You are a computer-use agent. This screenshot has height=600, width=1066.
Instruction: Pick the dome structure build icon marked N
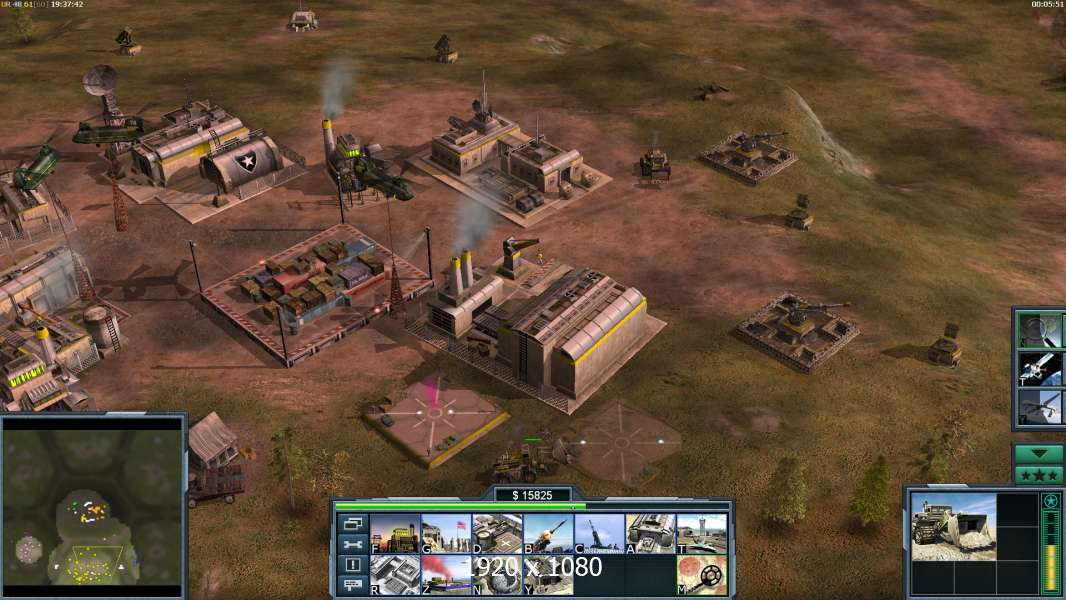(x=497, y=575)
